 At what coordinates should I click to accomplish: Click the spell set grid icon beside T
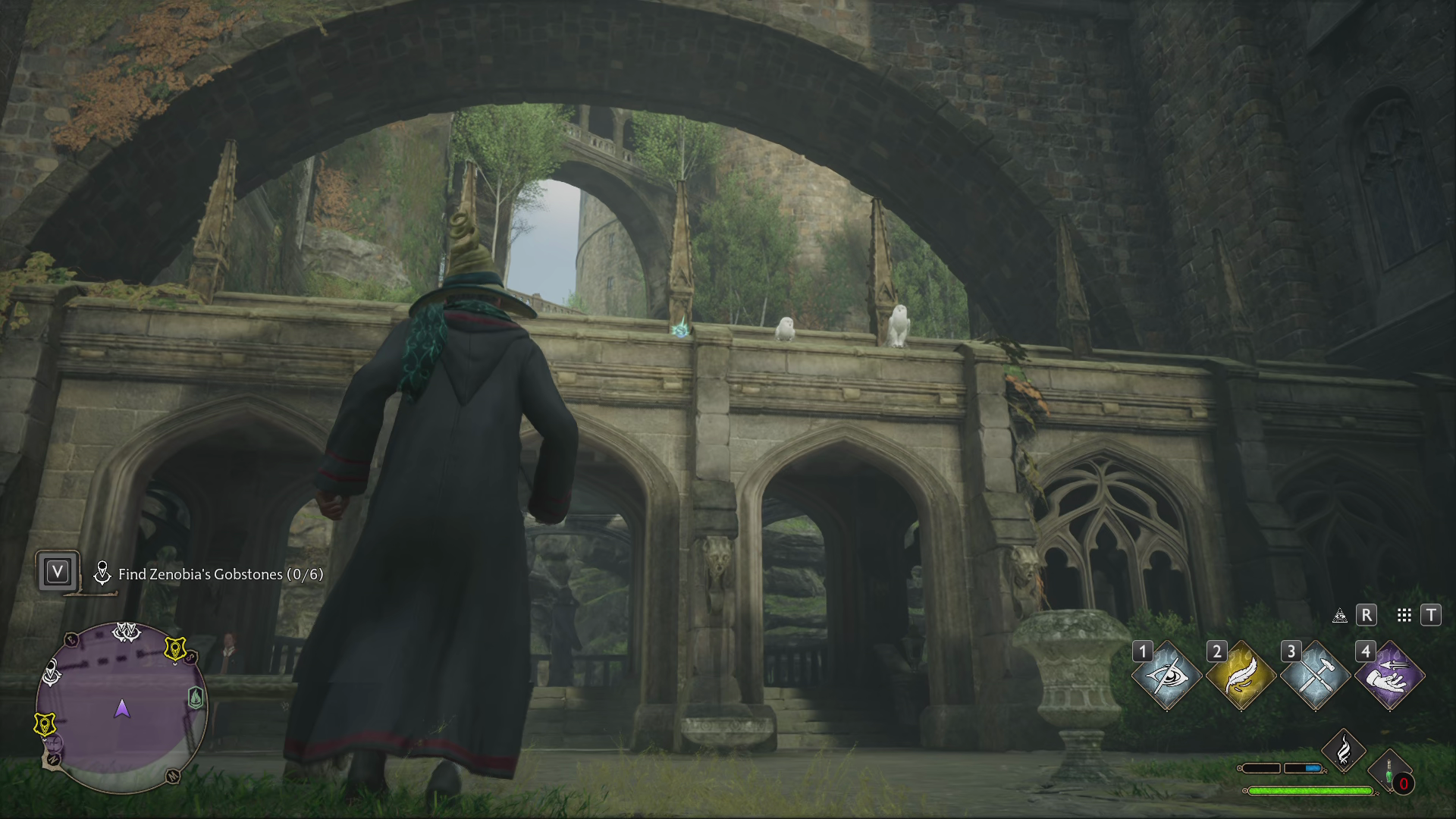(1404, 616)
